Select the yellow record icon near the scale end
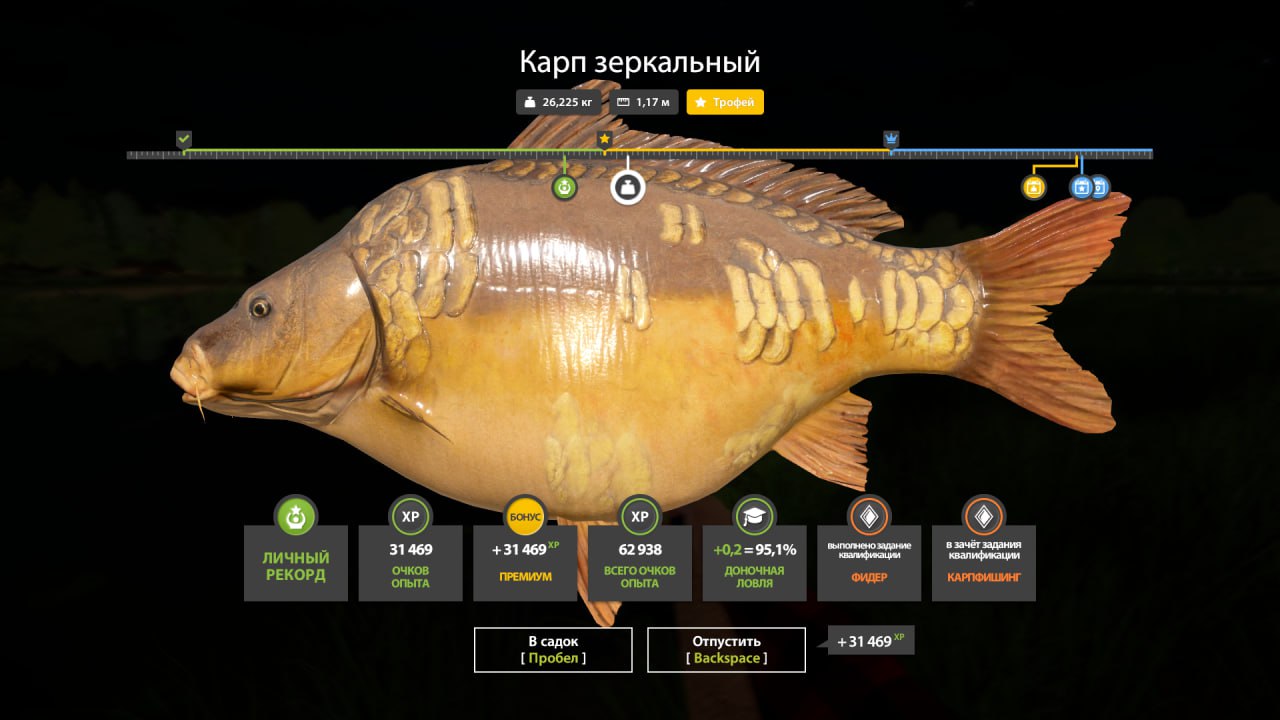 [x=1034, y=187]
